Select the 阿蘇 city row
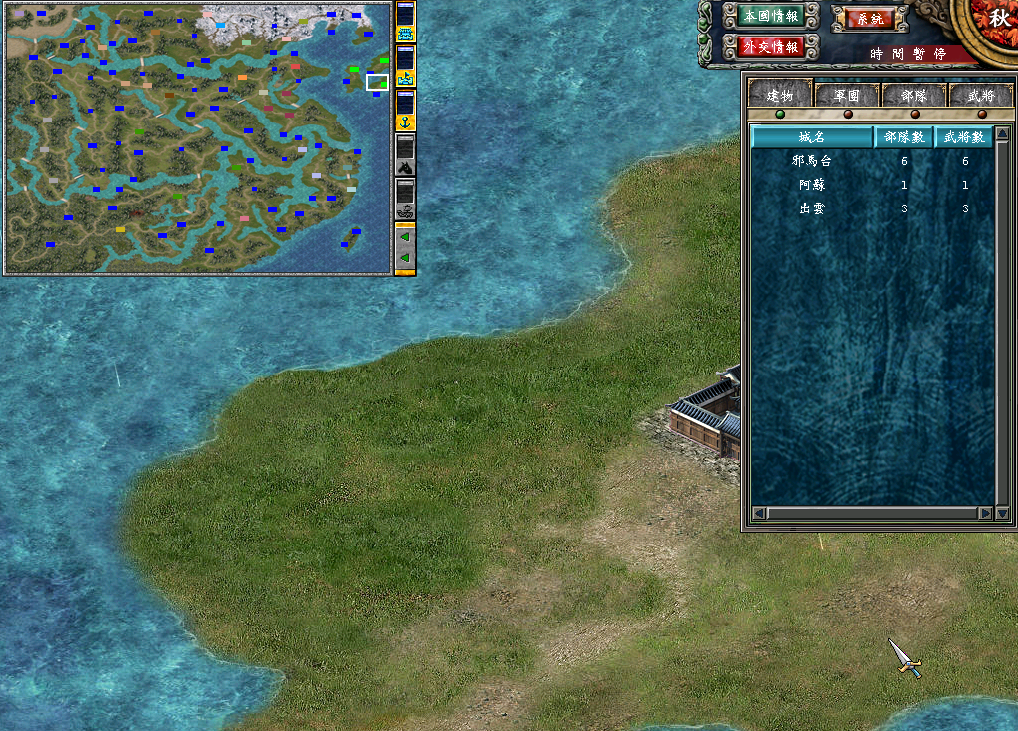Image resolution: width=1018 pixels, height=731 pixels. pyautogui.click(x=811, y=185)
